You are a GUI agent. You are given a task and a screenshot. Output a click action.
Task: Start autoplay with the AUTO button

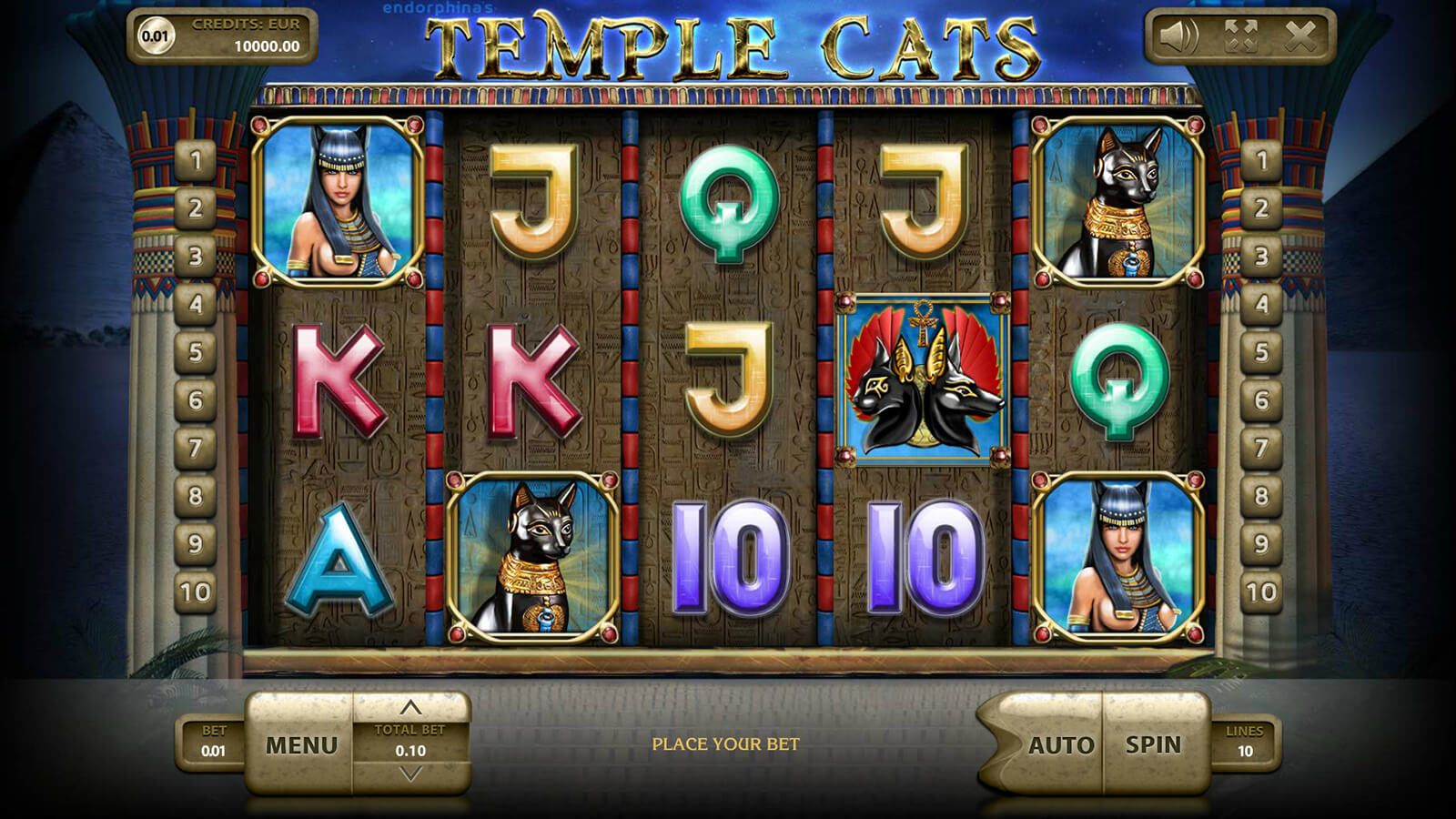[1060, 745]
